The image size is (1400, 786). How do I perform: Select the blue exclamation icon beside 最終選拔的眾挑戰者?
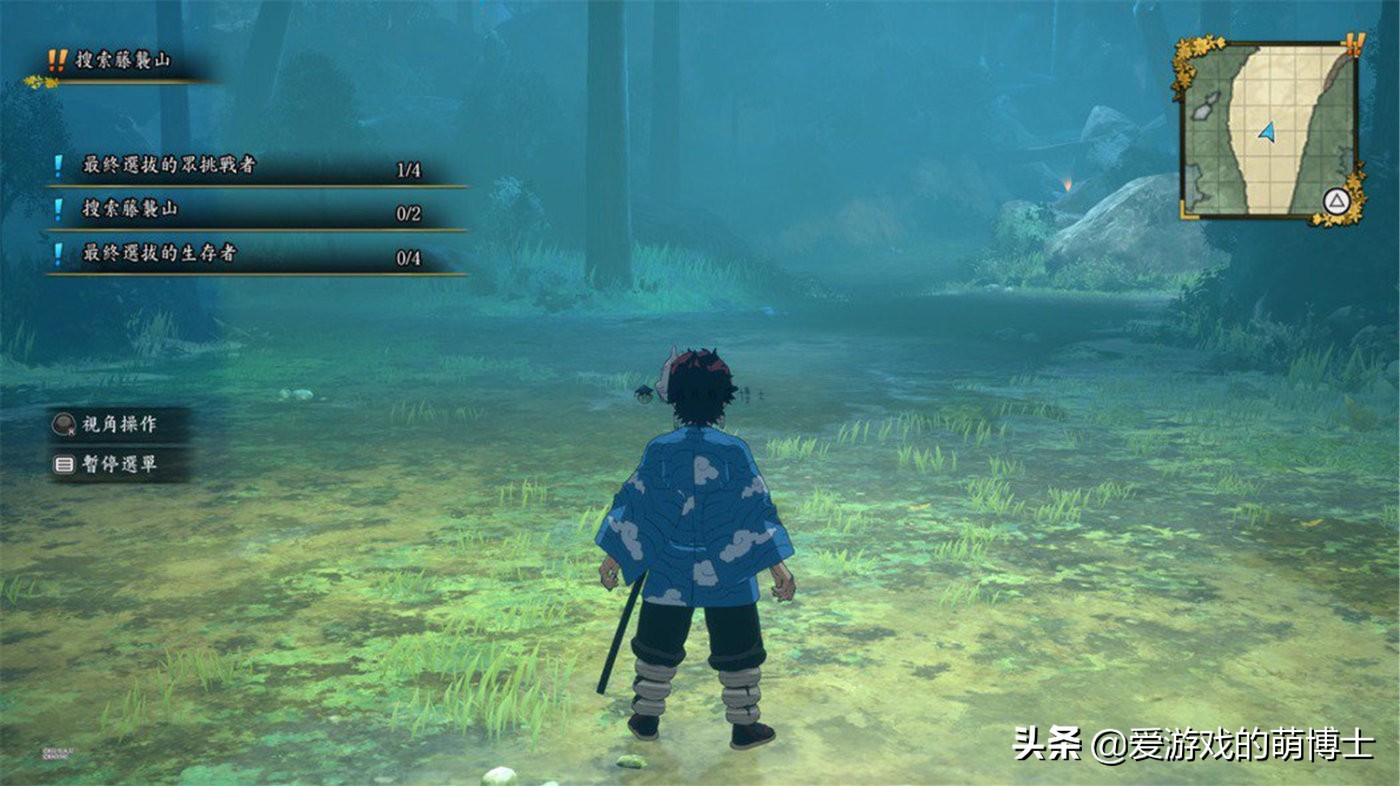[x=58, y=164]
